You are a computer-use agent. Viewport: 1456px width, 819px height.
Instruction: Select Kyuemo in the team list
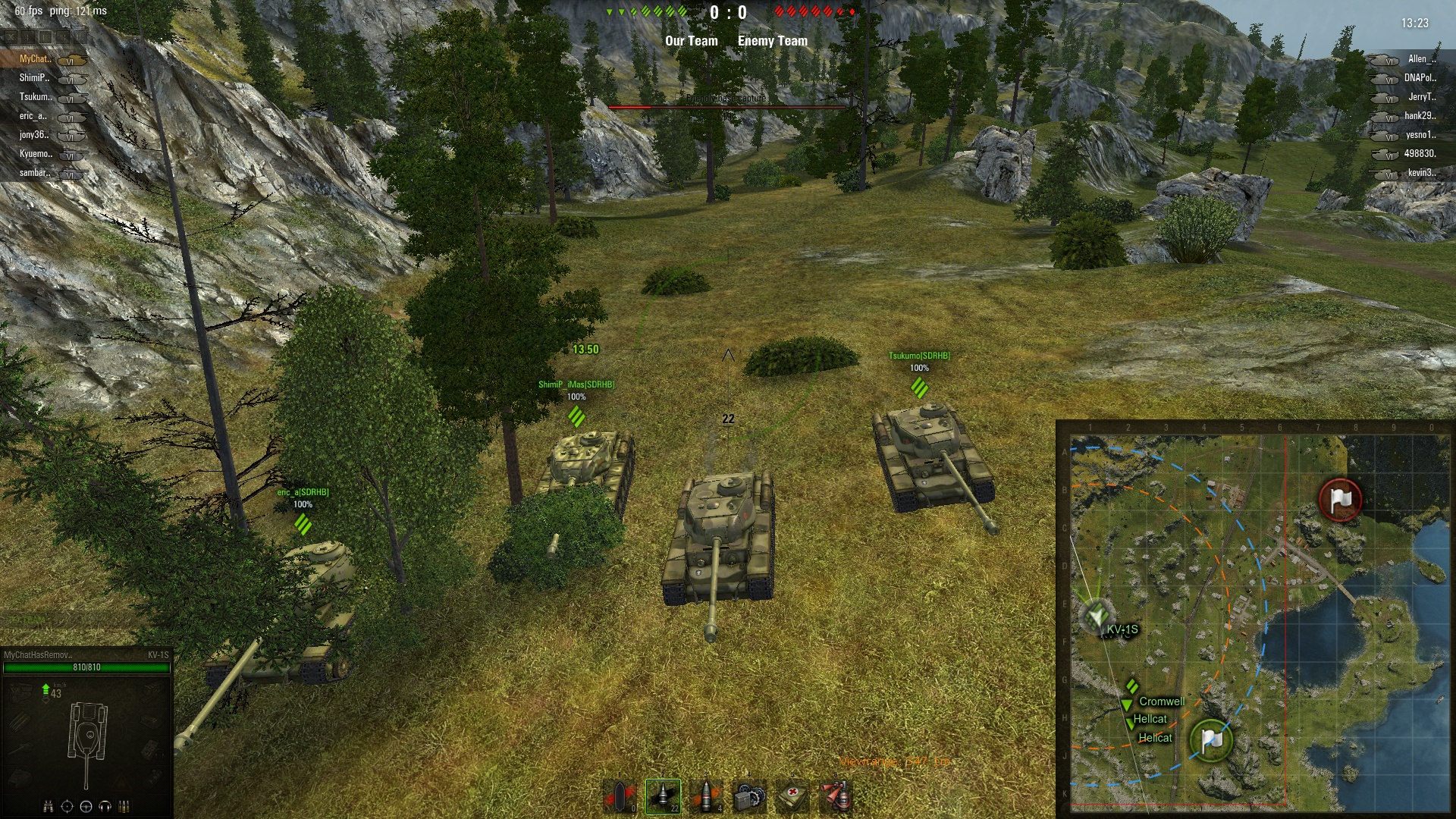click(x=36, y=154)
